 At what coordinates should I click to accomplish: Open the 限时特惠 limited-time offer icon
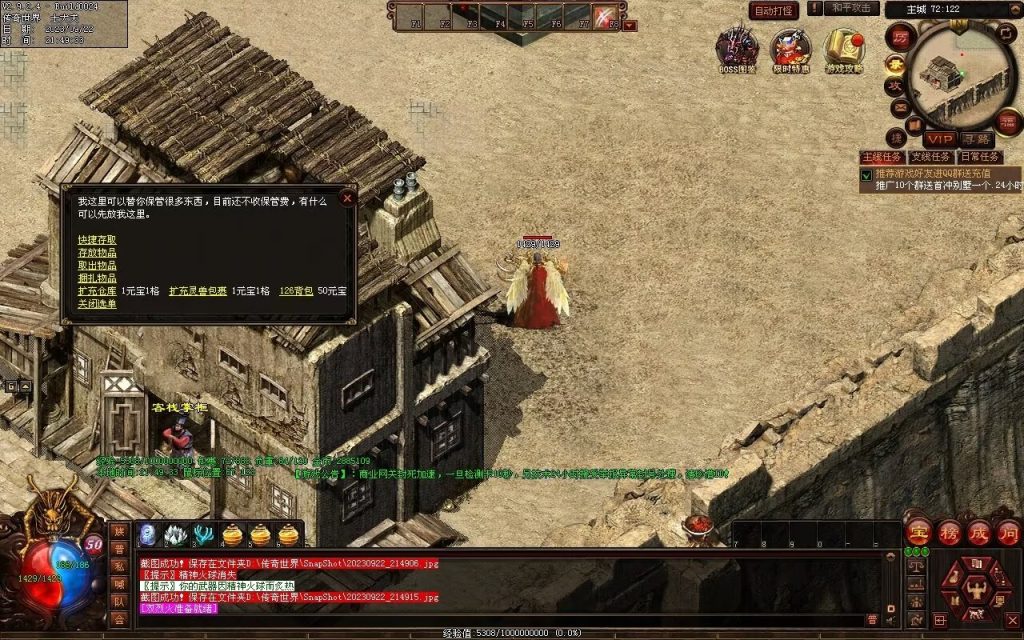point(791,50)
